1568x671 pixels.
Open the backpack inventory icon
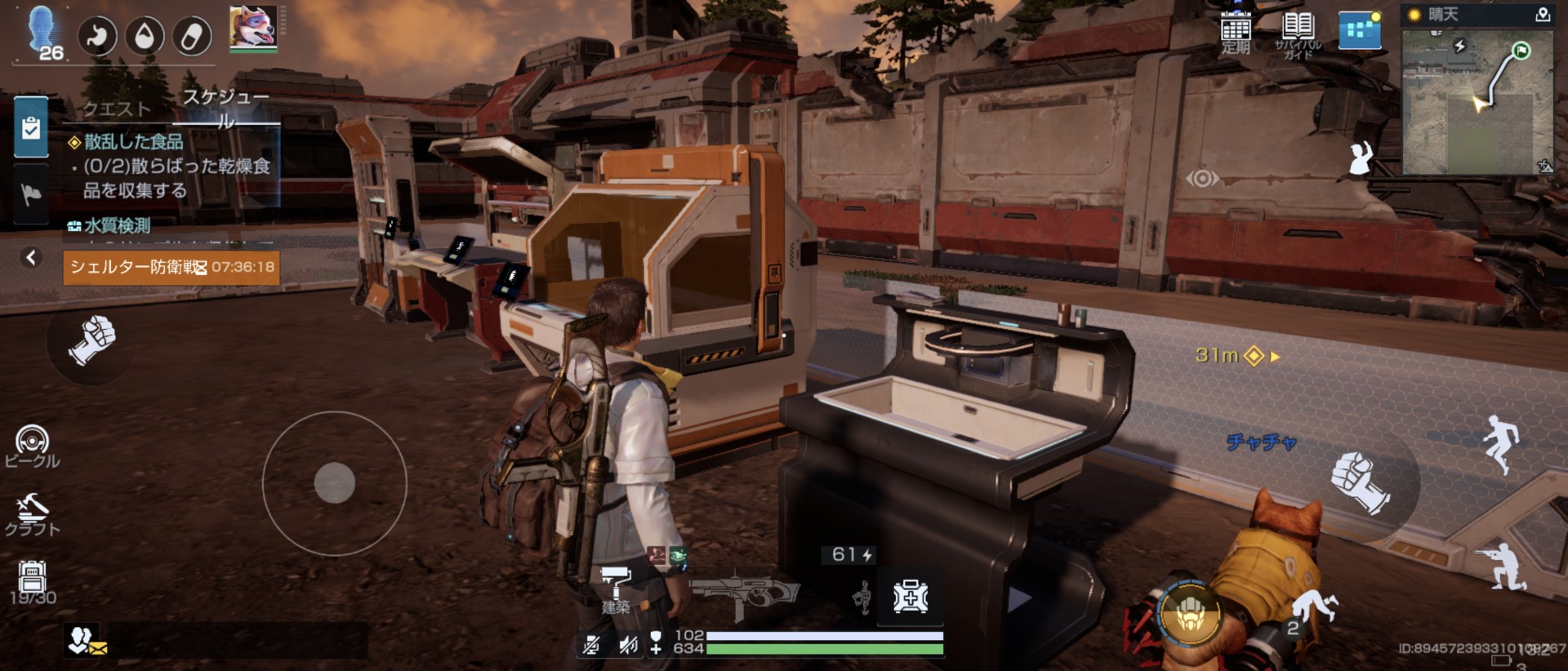[x=32, y=581]
